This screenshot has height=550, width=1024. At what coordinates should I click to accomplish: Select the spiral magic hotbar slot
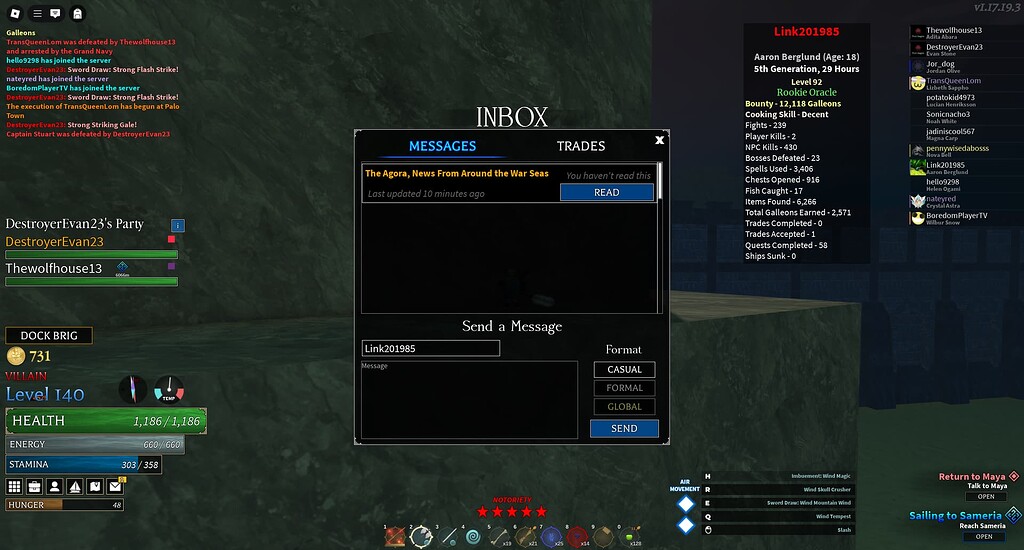pos(473,537)
